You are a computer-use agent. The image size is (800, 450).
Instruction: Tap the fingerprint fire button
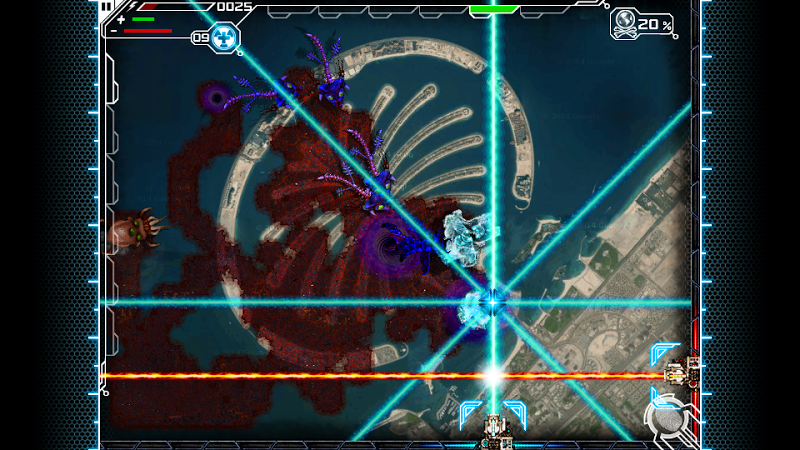(x=666, y=416)
